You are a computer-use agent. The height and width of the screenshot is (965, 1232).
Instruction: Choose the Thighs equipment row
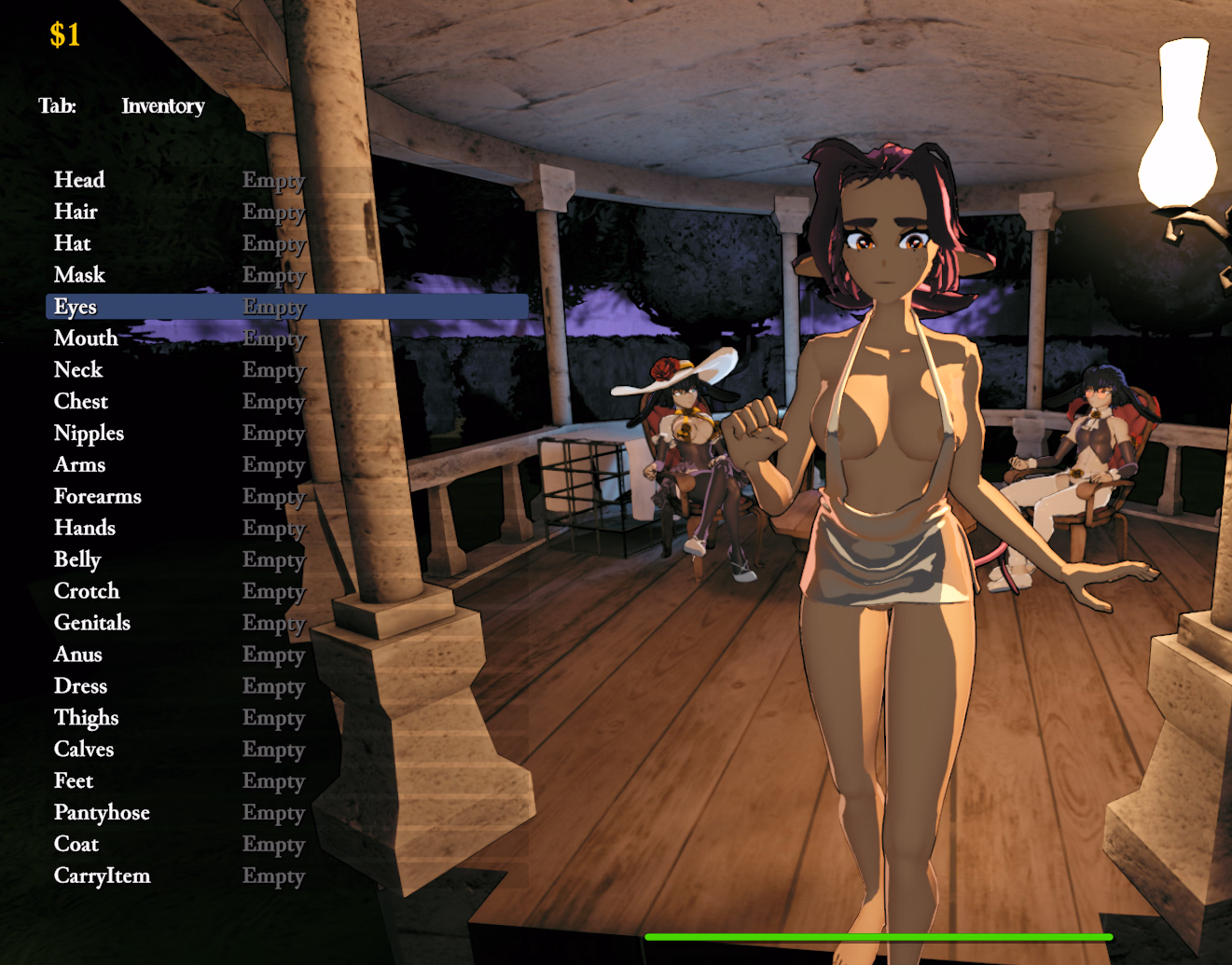tap(87, 718)
